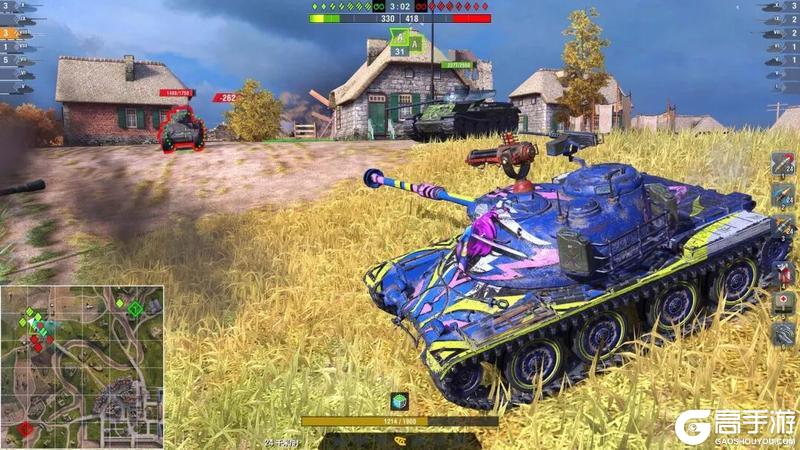Activate the repair kit with red cross
Viewport: 800px width, 450px height.
[783, 301]
